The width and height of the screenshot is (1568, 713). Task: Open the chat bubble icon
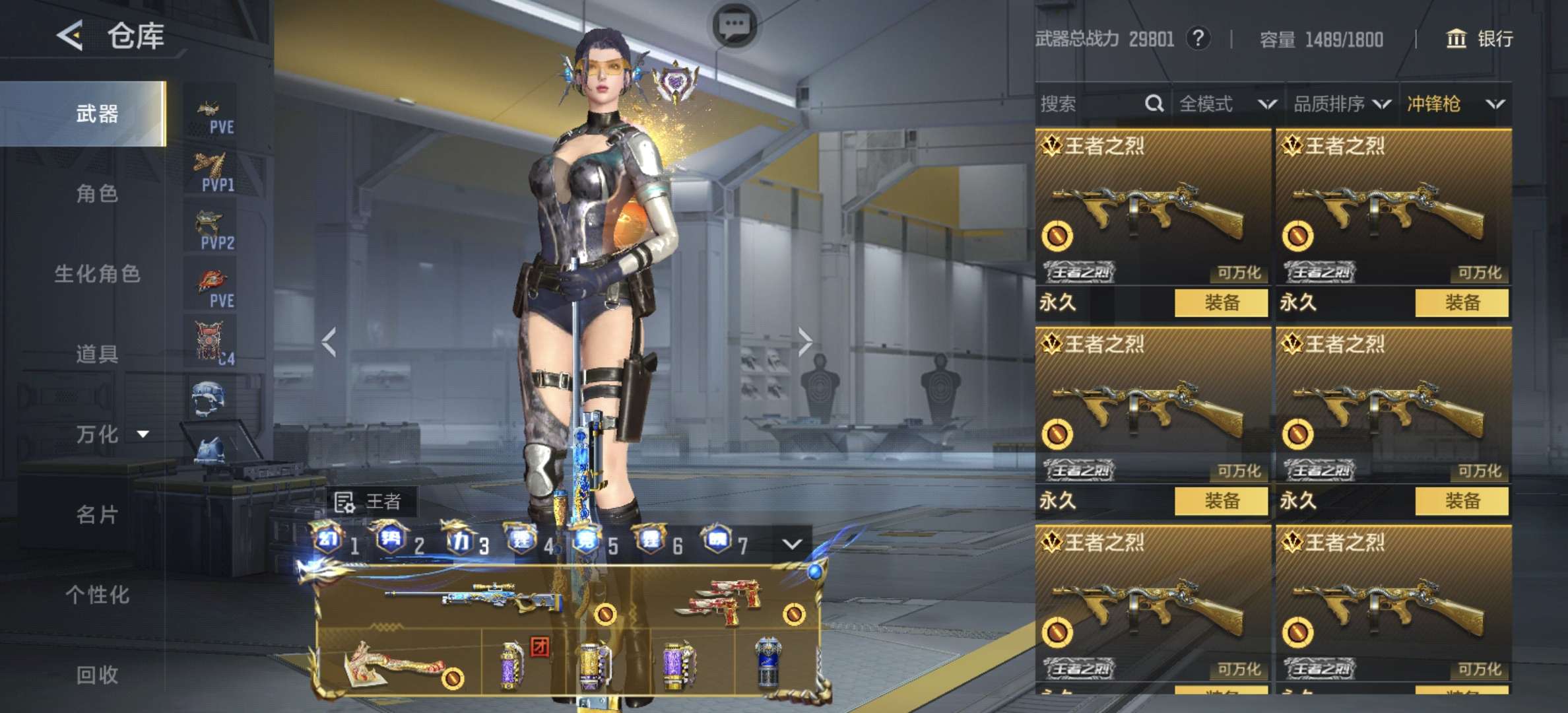click(734, 26)
